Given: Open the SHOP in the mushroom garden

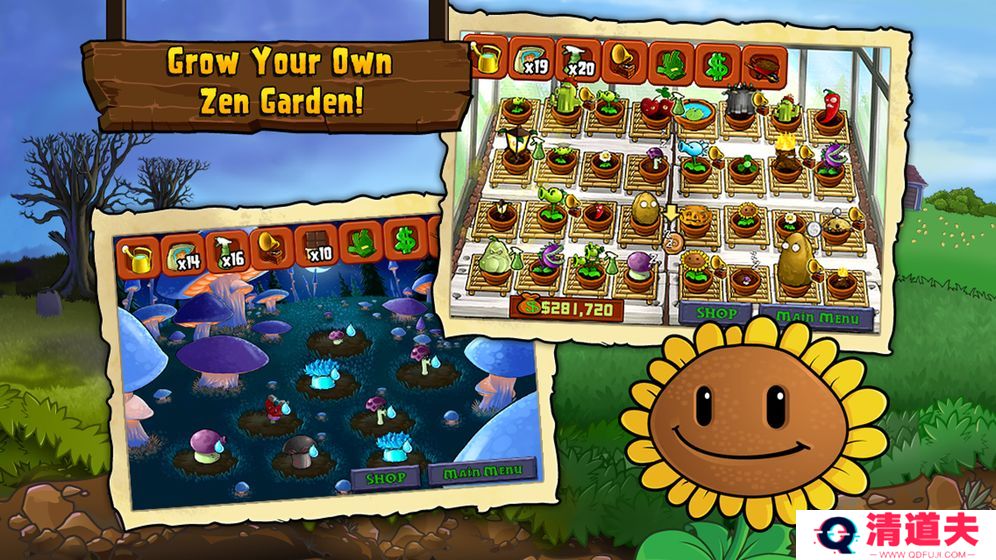Looking at the screenshot, I should pyautogui.click(x=386, y=476).
